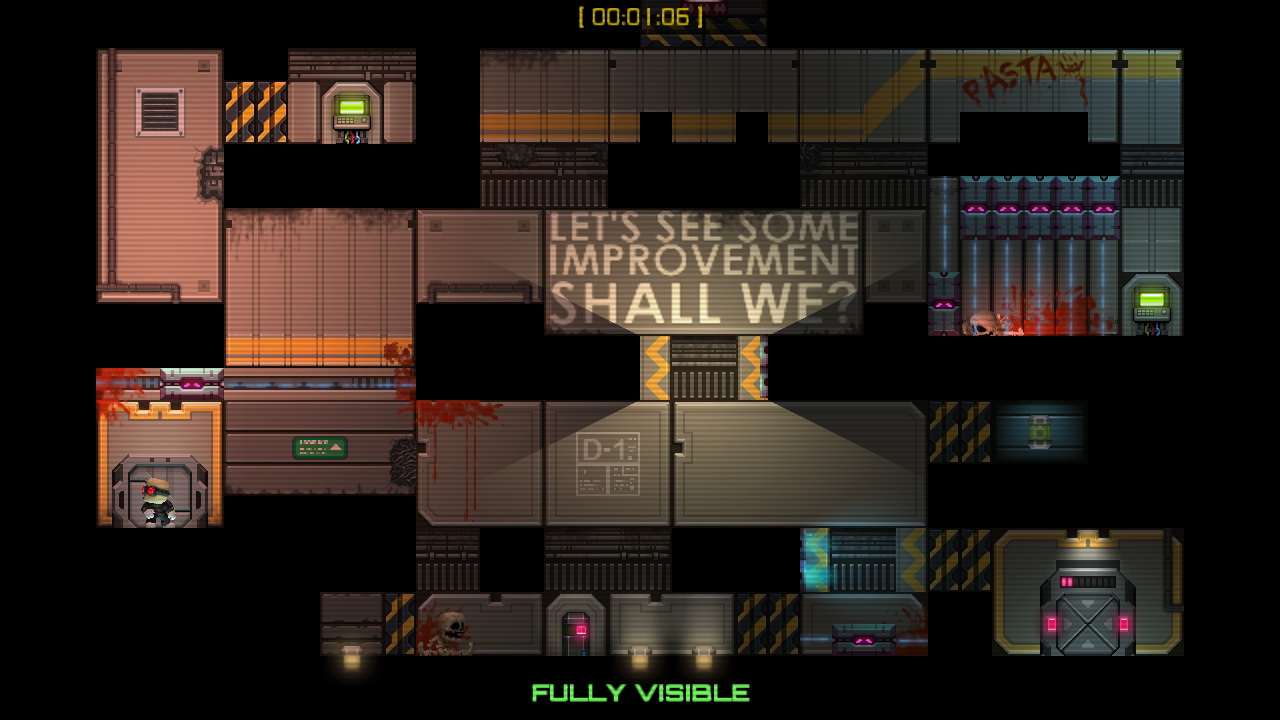
Task: Click the green terminal on the right wall
Action: coord(1152,298)
